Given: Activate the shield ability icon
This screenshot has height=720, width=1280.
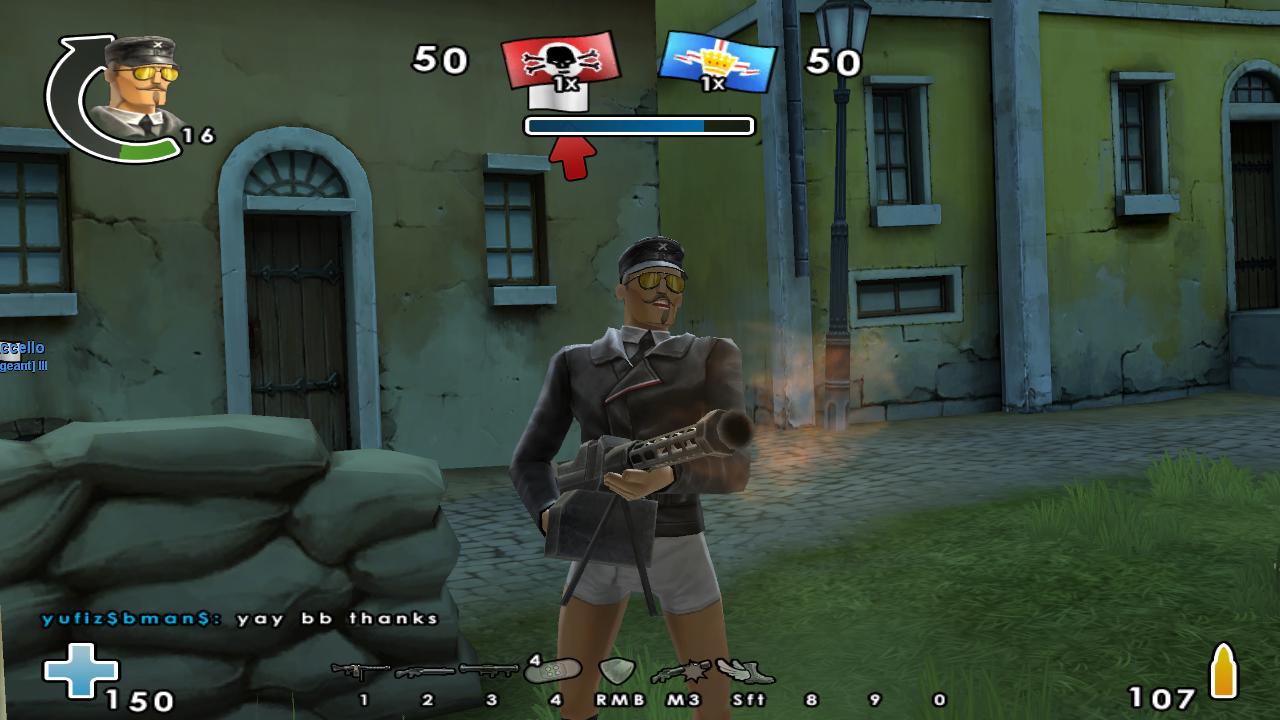Looking at the screenshot, I should click(617, 670).
